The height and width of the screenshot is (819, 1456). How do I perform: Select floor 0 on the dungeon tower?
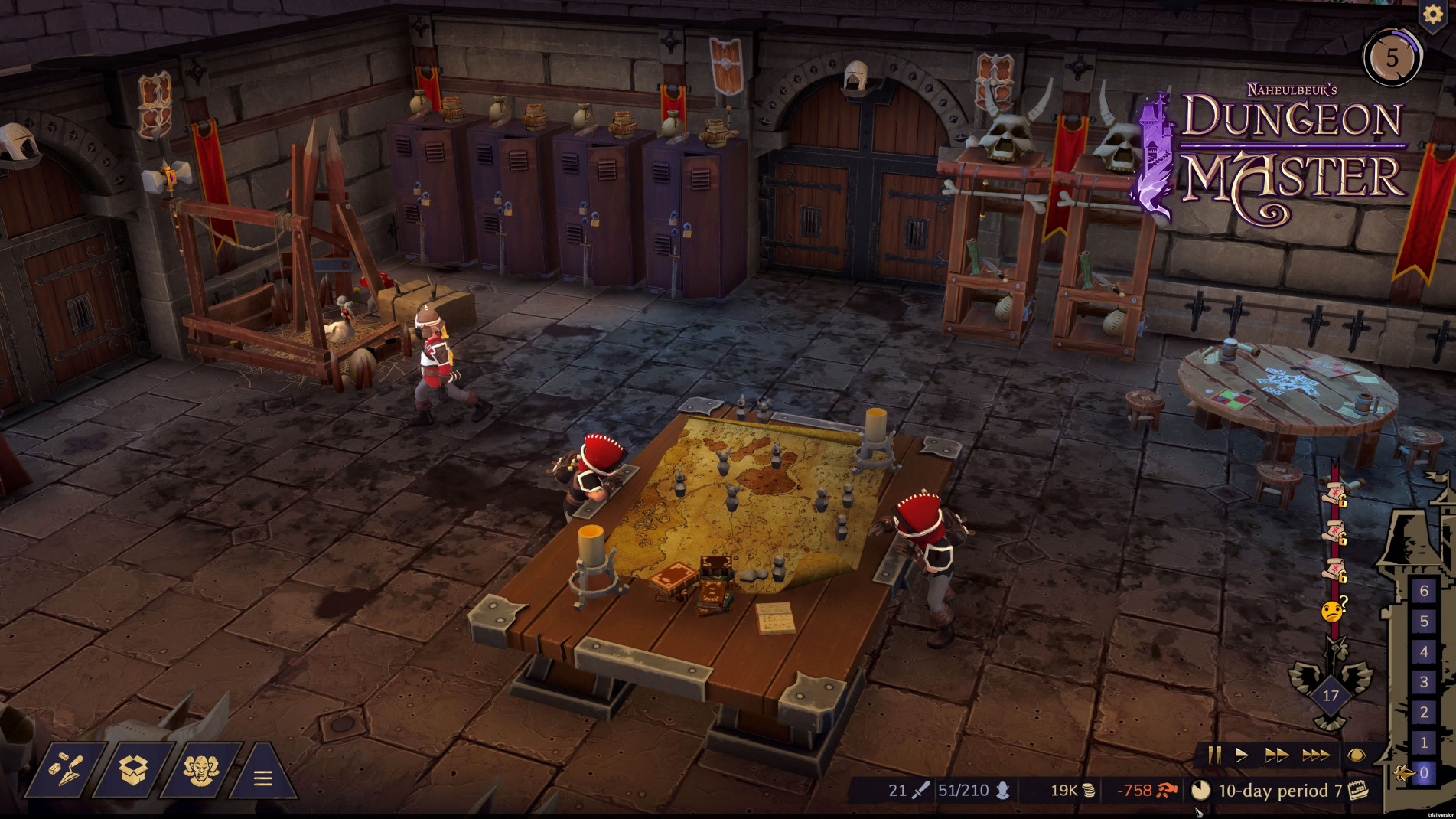pyautogui.click(x=1423, y=773)
